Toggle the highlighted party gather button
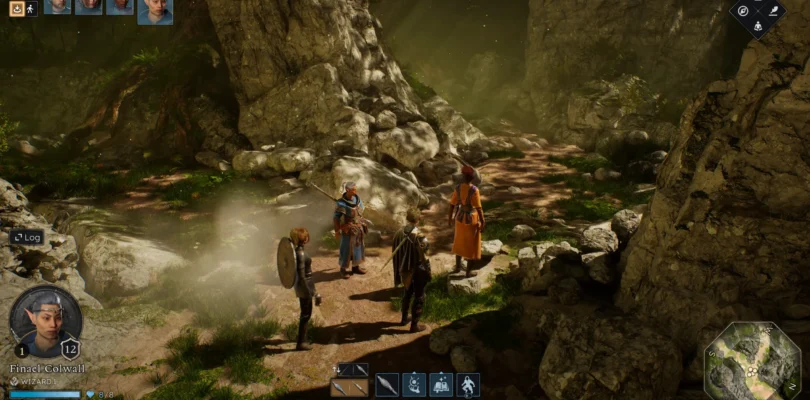The height and width of the screenshot is (400, 810). coord(14,7)
